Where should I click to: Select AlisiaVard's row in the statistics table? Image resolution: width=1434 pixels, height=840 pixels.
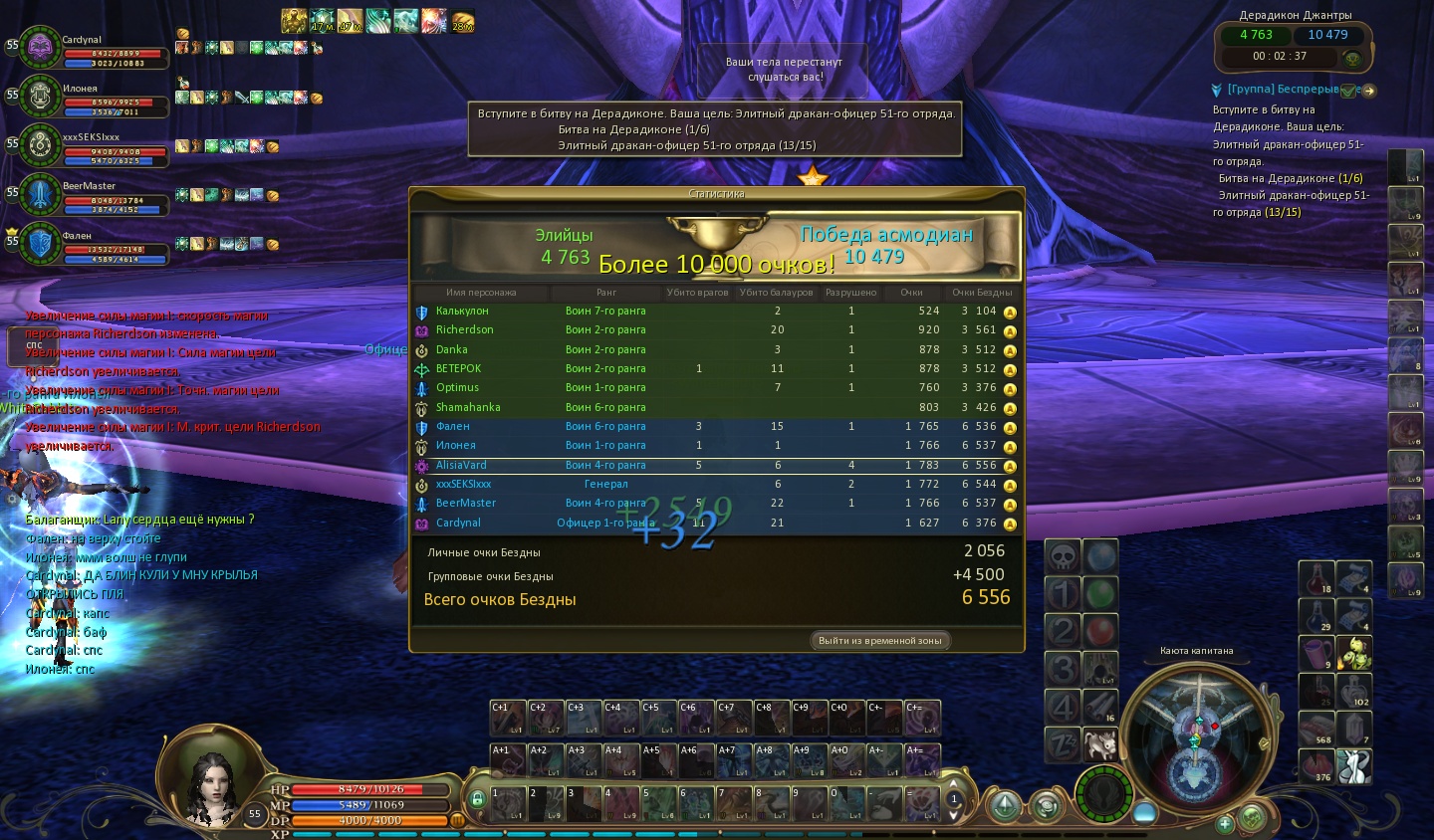click(x=715, y=465)
